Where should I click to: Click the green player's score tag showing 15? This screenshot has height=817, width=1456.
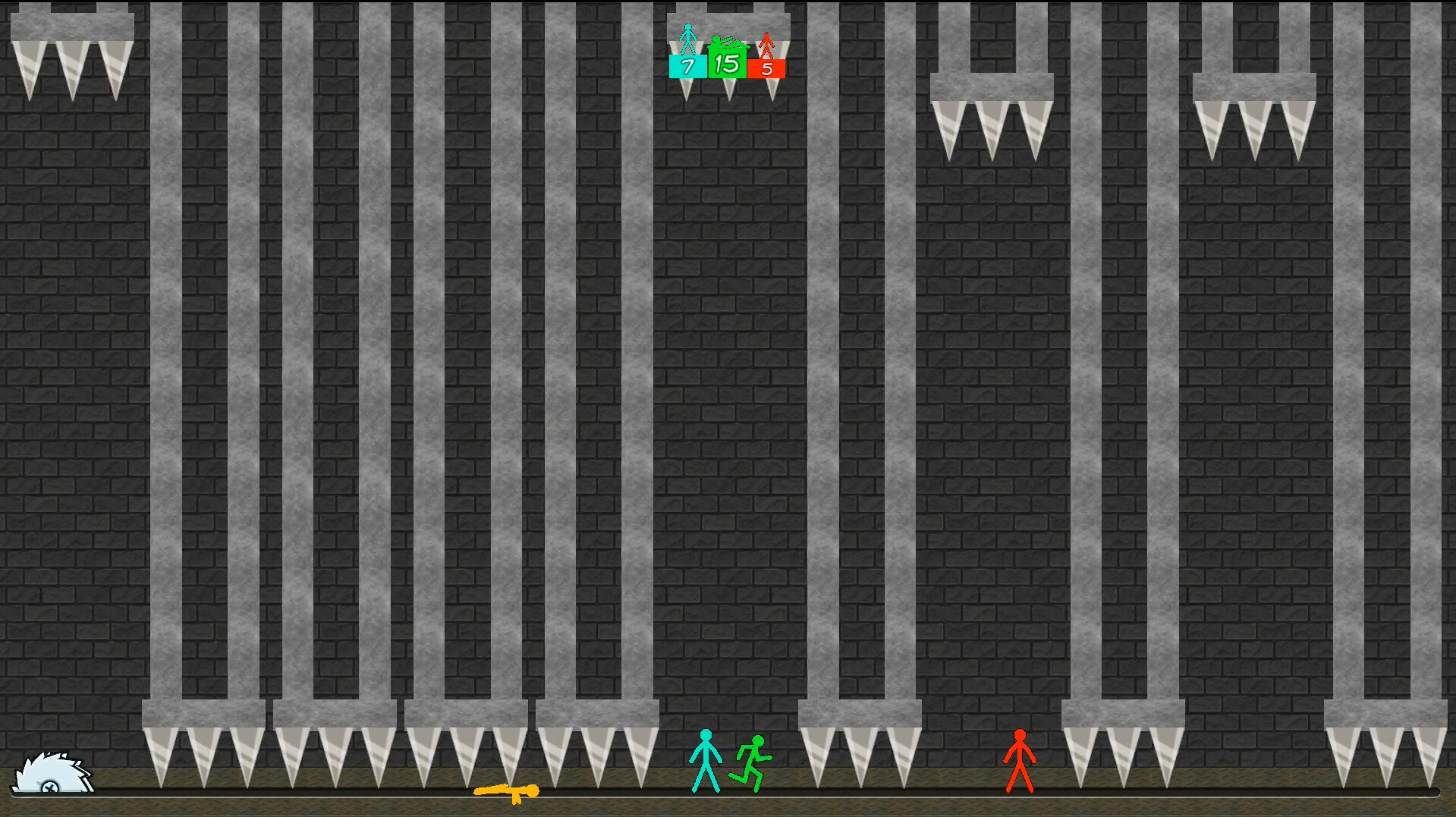coord(726,65)
